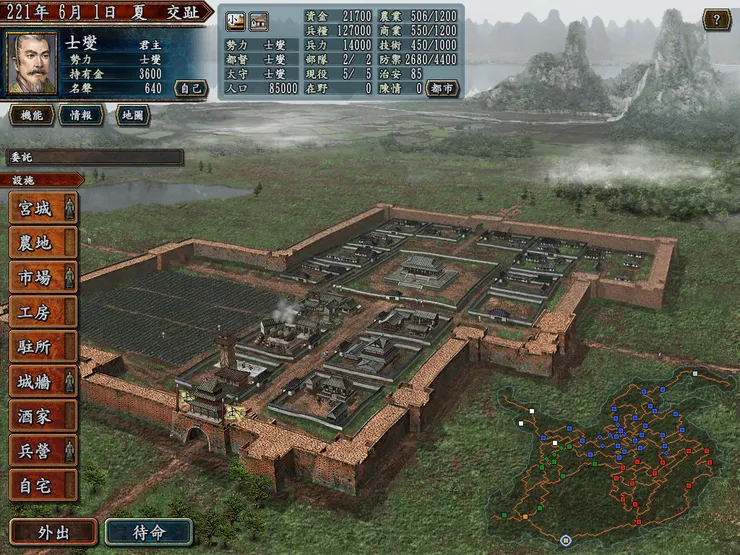Image resolution: width=740 pixels, height=555 pixels.
Task: Choose the 市場 (market) facility
Action: 43,277
